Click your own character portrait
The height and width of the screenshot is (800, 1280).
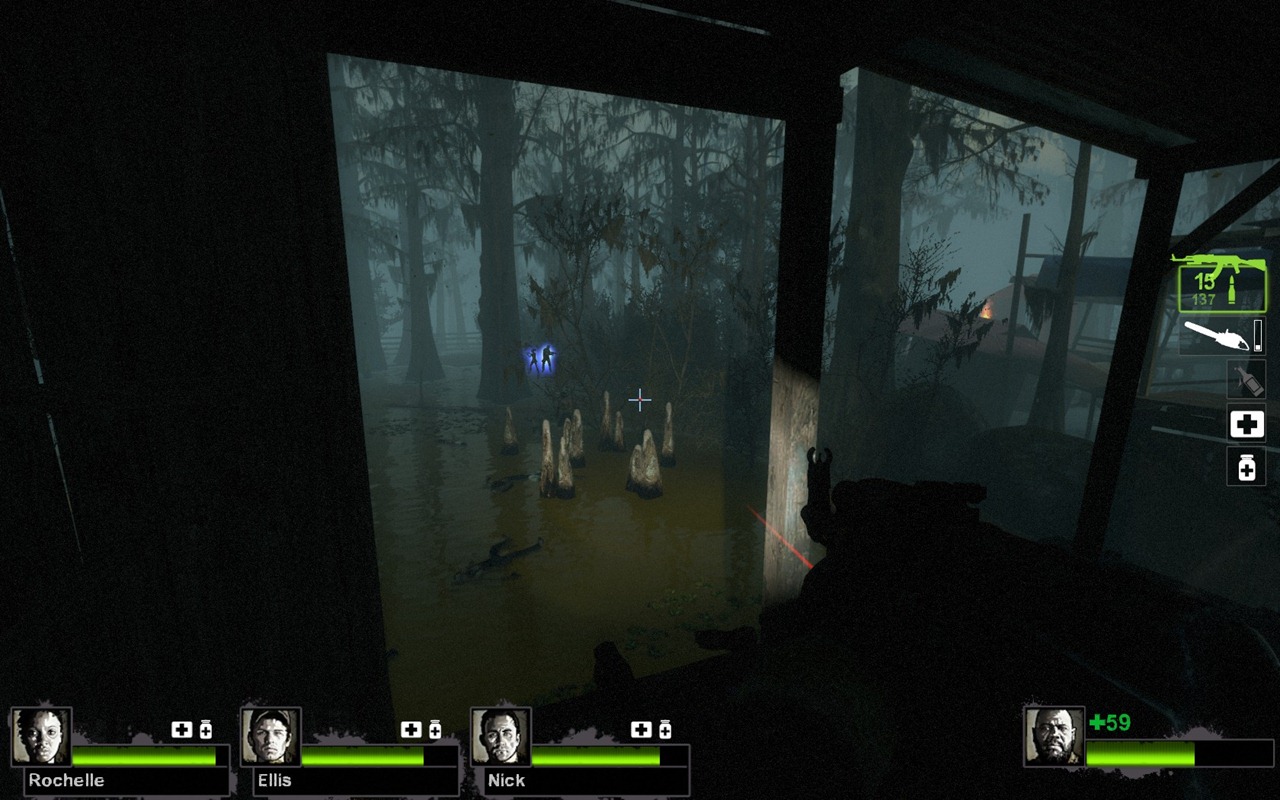pos(1054,736)
